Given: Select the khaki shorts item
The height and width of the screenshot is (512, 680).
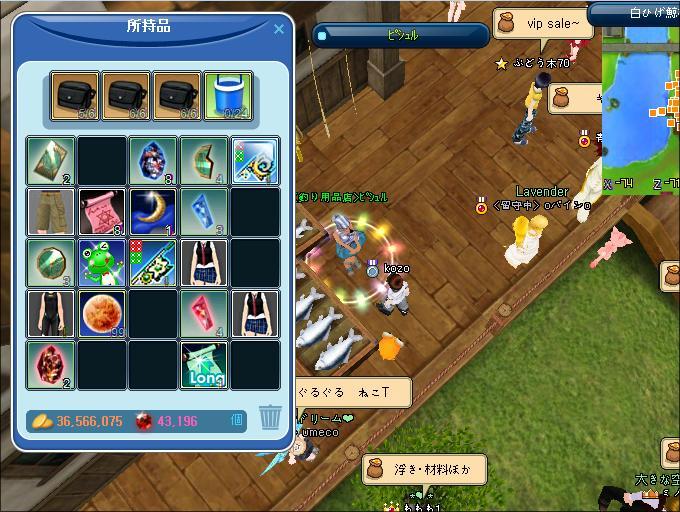Looking at the screenshot, I should [x=50, y=212].
